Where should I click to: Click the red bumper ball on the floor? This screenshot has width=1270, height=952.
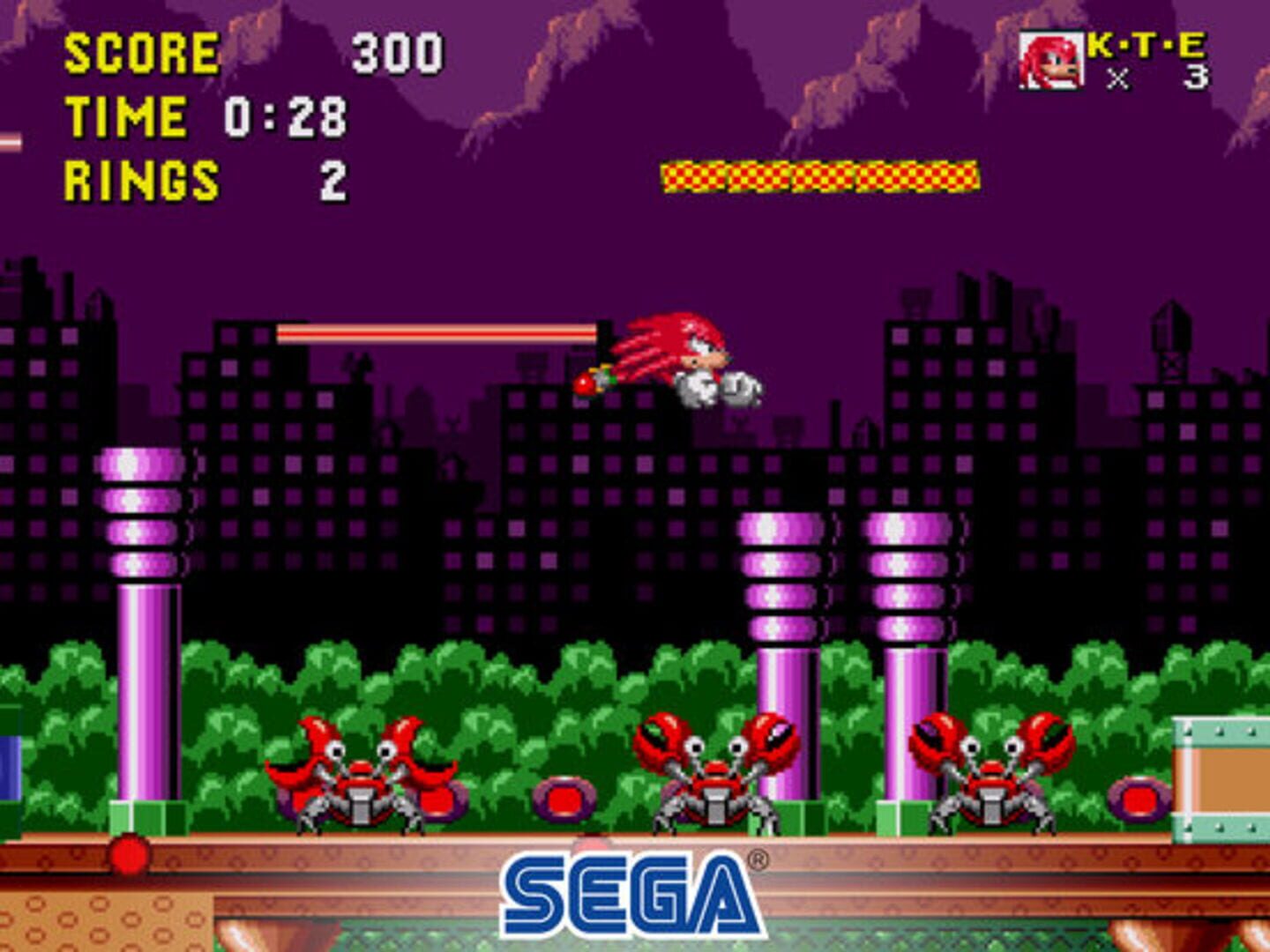tap(131, 855)
